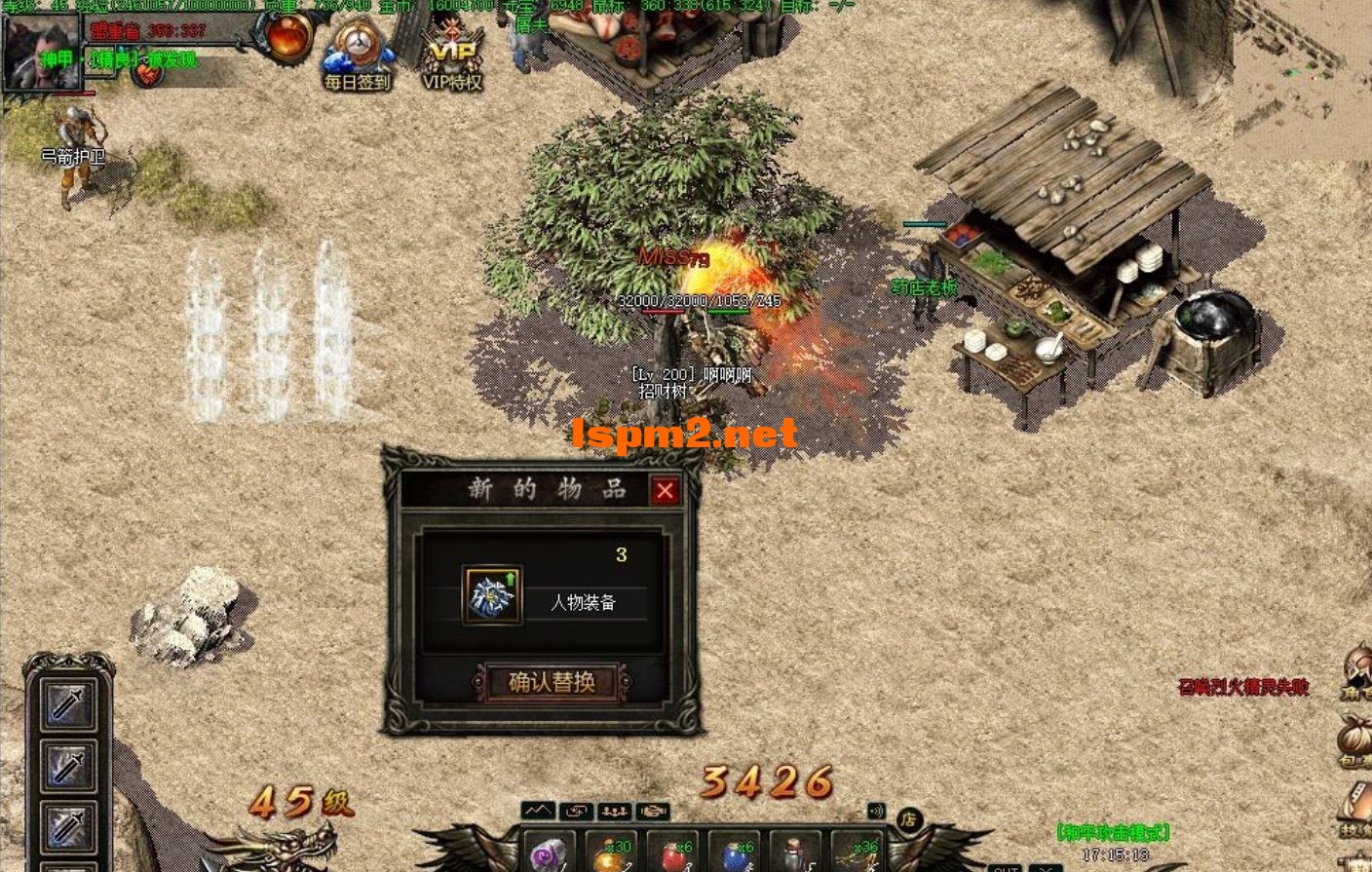Open the shop via round 店 button
The image size is (1372, 872).
(908, 819)
